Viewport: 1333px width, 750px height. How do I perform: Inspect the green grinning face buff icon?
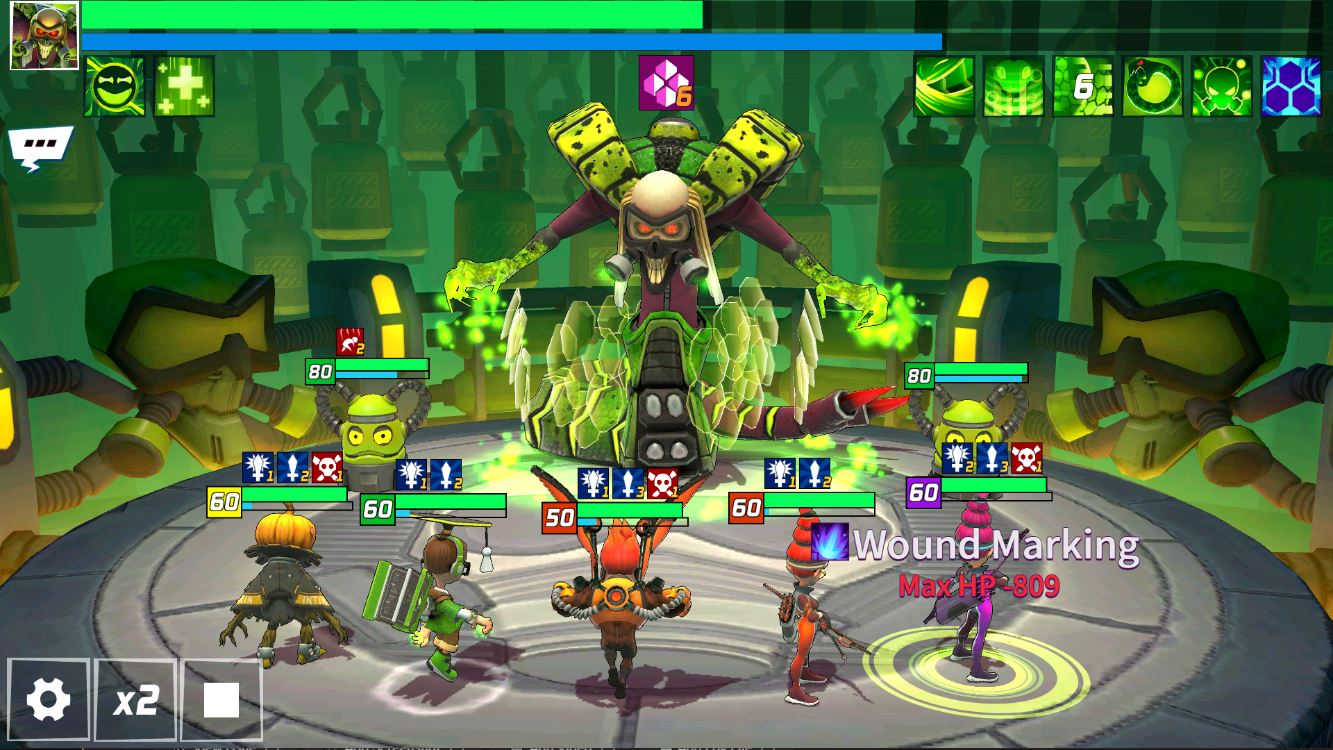tap(114, 87)
